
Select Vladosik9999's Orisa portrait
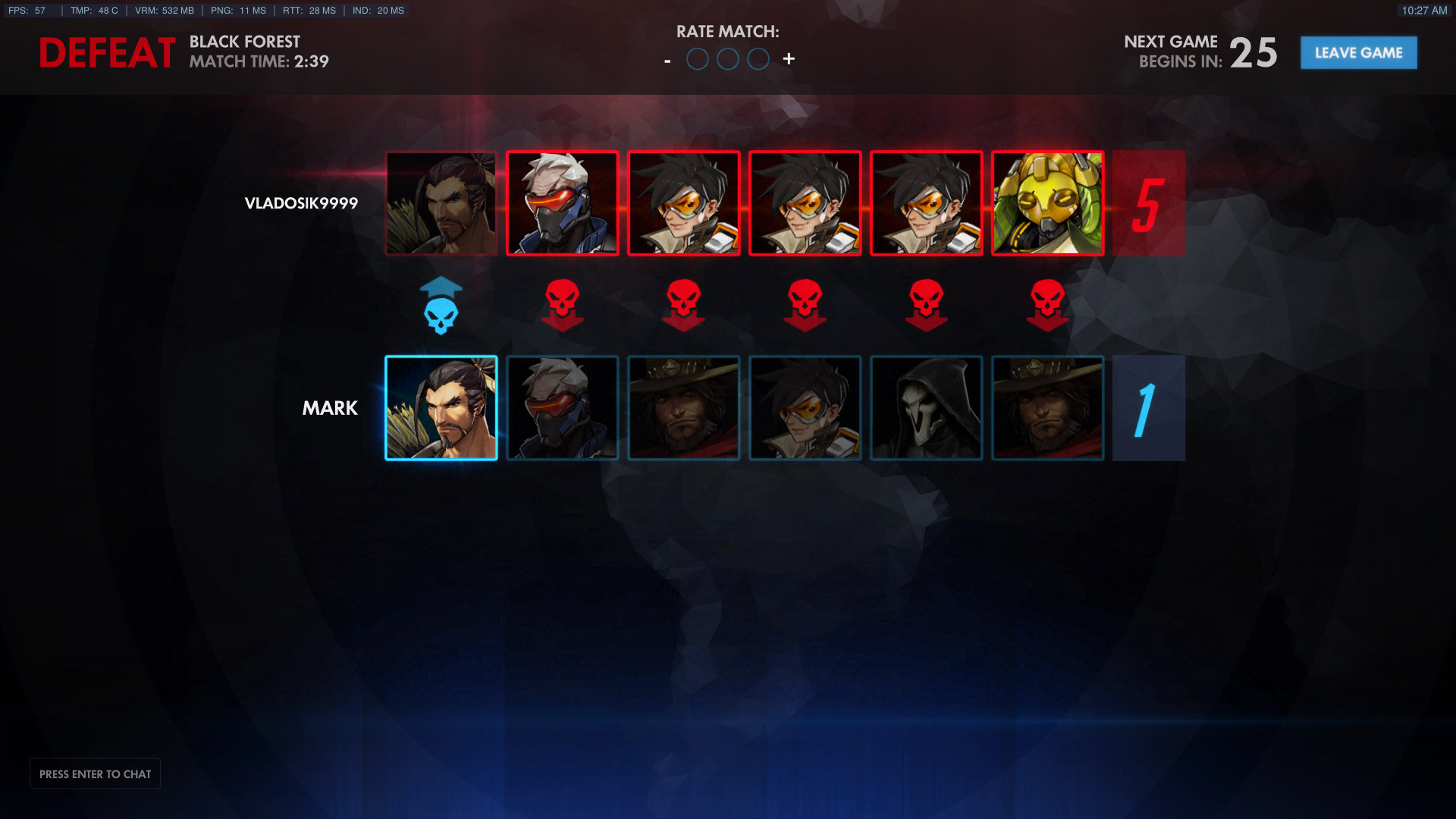pyautogui.click(x=1048, y=203)
